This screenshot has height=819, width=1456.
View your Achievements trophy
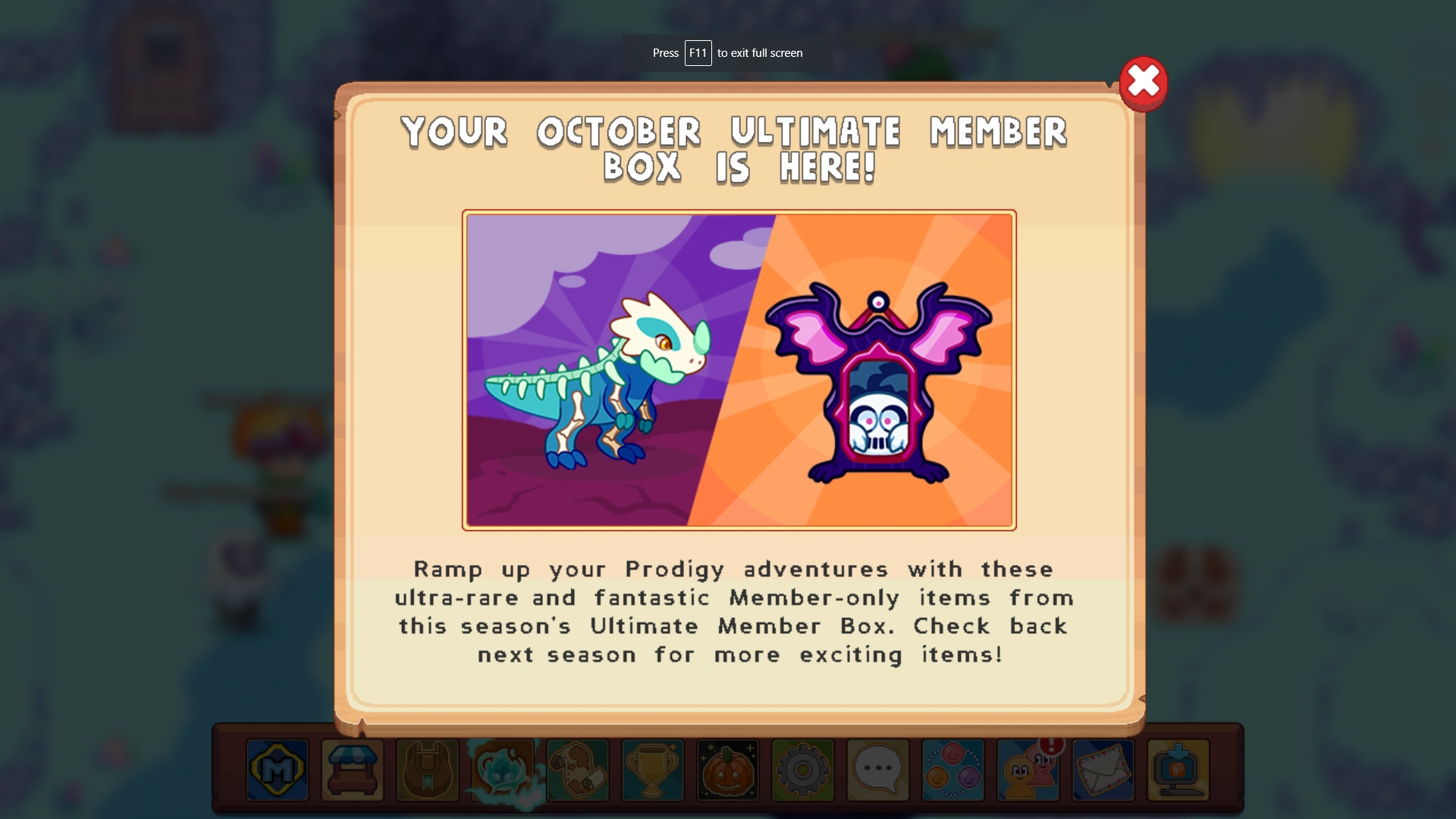pos(653,770)
